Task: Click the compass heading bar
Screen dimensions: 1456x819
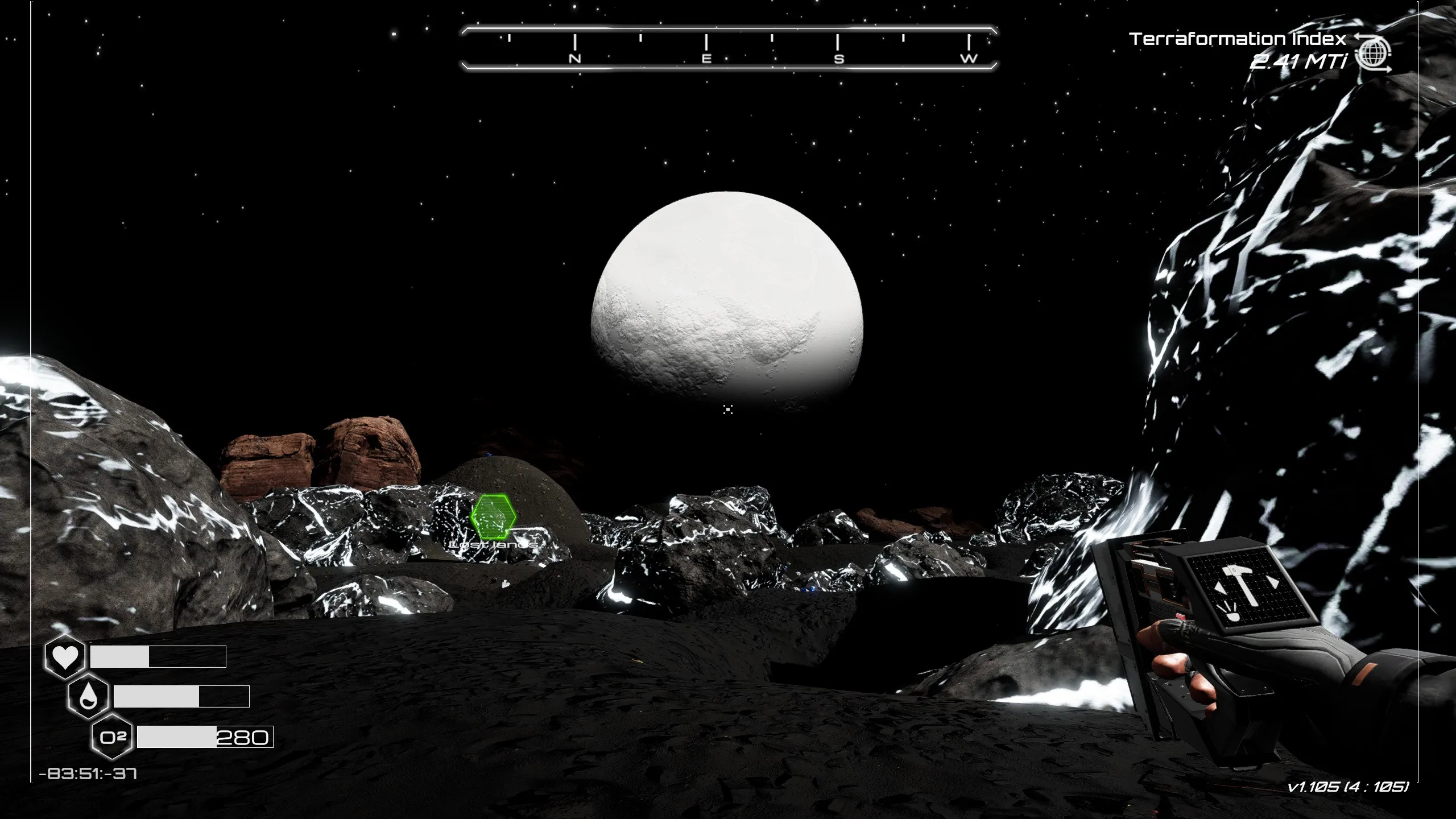Action: [x=729, y=48]
